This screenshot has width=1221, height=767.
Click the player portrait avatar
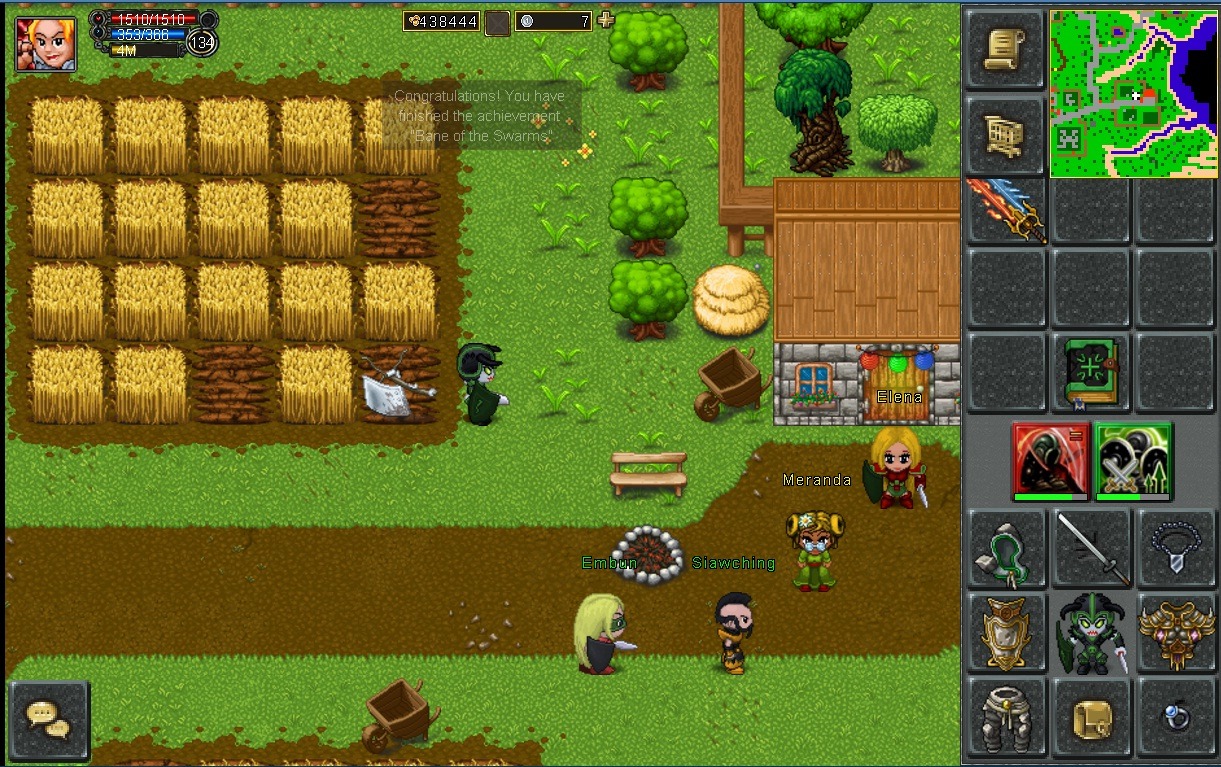coord(46,43)
